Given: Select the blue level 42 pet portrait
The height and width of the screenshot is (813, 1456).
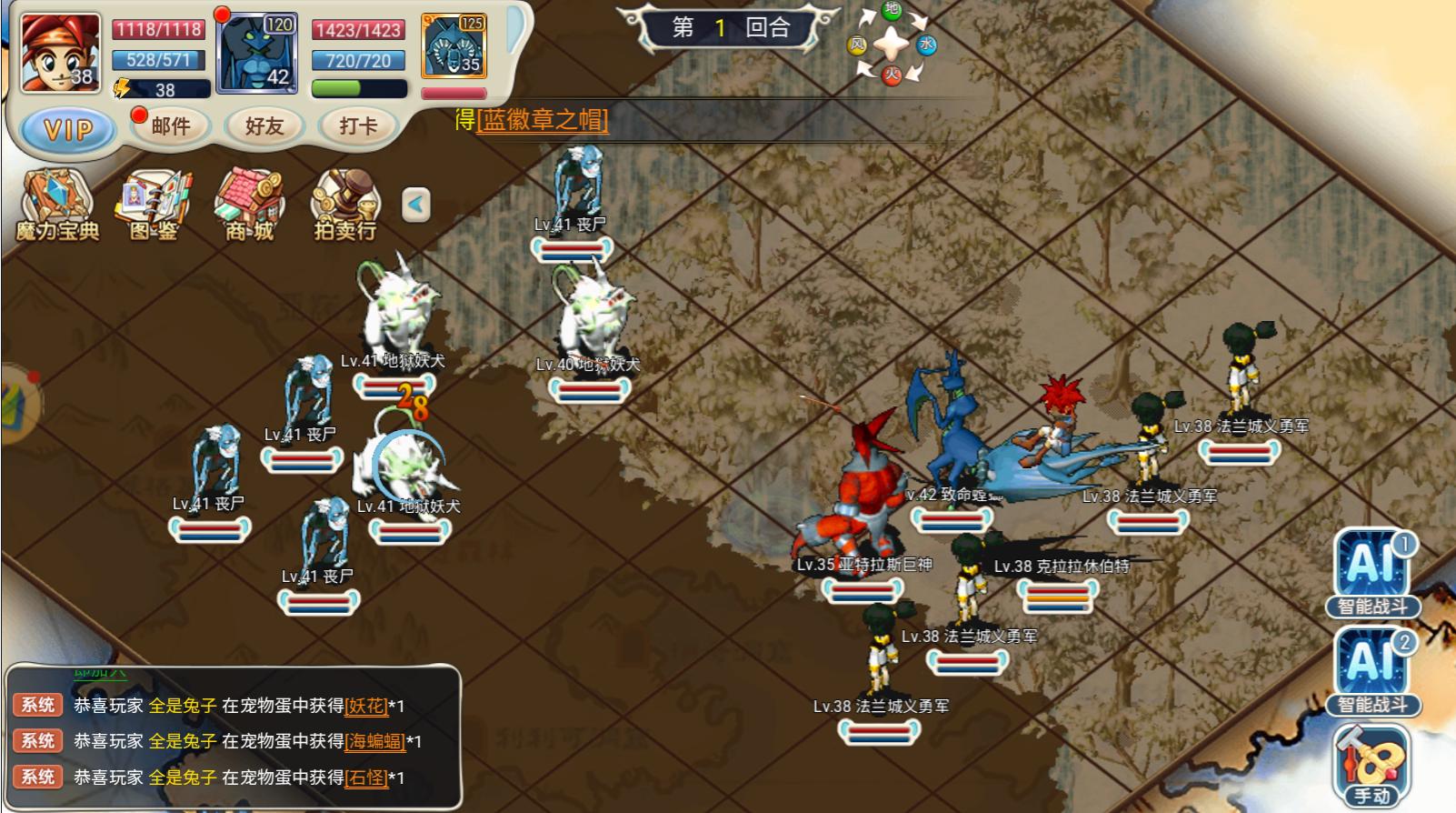Looking at the screenshot, I should [x=257, y=53].
